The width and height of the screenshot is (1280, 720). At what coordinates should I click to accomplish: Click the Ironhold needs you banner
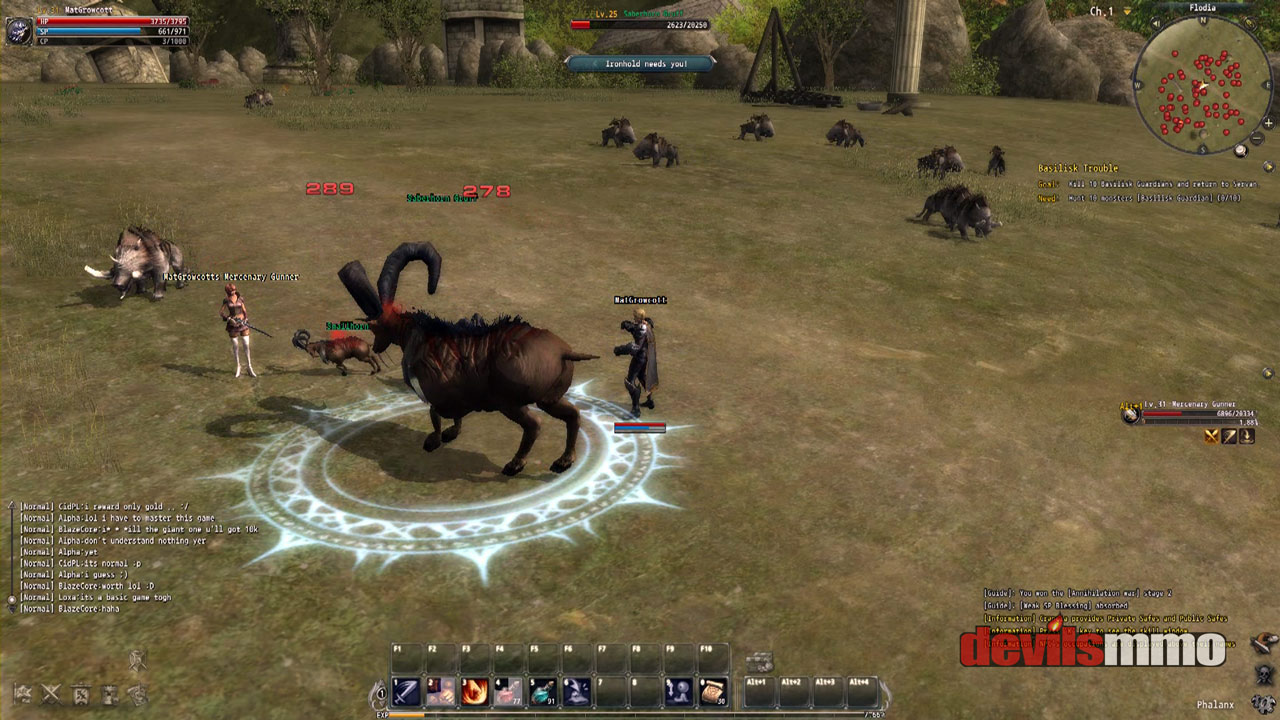(640, 63)
